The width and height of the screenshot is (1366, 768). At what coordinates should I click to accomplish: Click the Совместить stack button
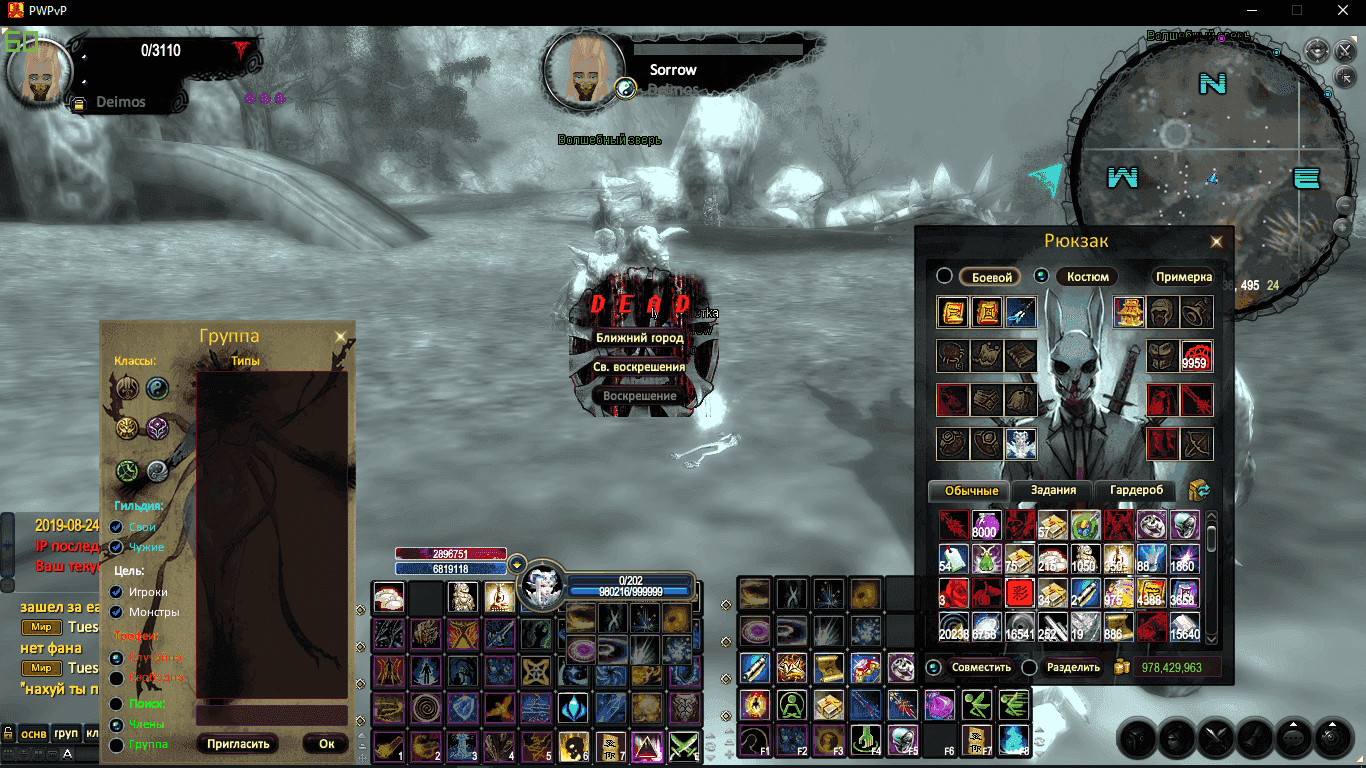pyautogui.click(x=980, y=667)
